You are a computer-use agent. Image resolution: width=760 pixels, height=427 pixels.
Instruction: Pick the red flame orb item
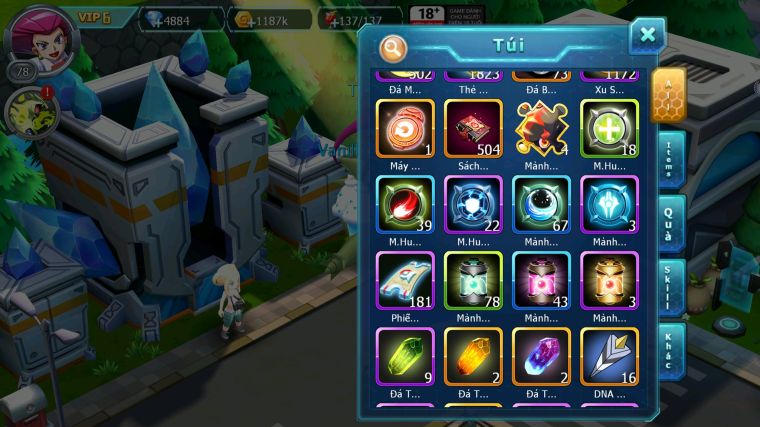pos(405,204)
